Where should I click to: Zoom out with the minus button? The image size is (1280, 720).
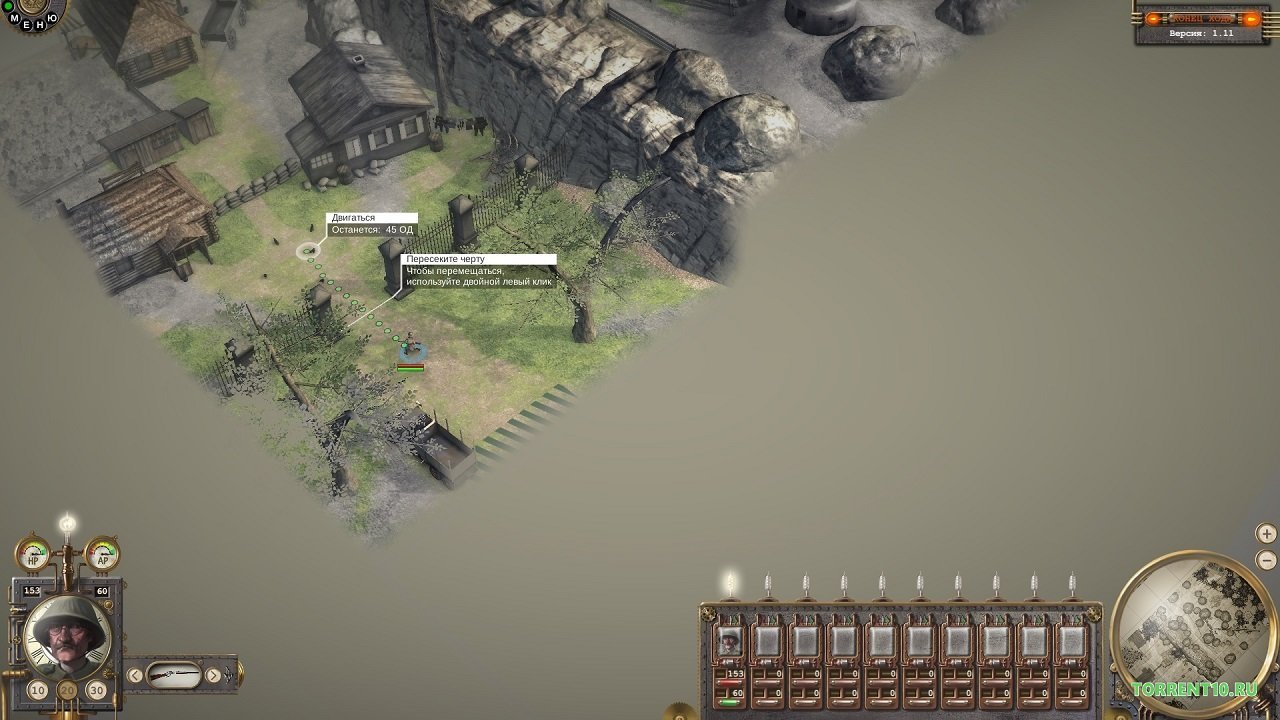(x=1266, y=560)
